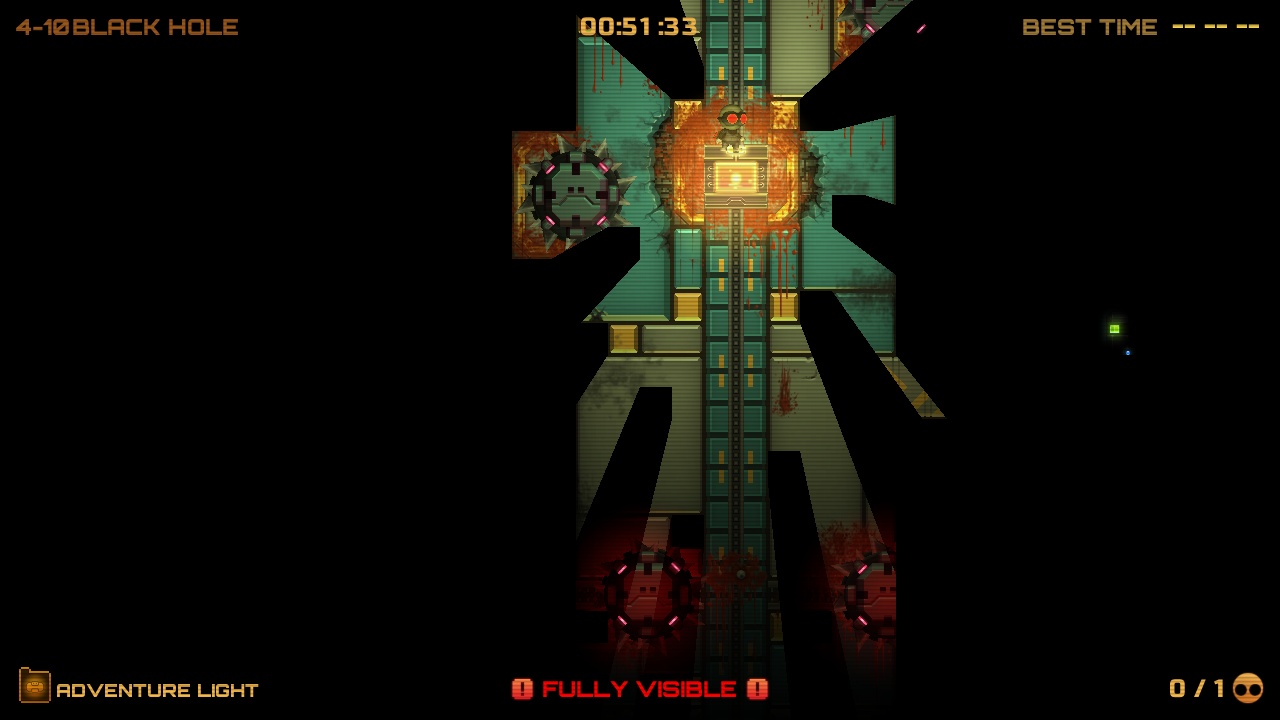The image size is (1280, 720).
Task: Click the right warning icon beside FULLY VISIBLE
Action: tap(757, 688)
